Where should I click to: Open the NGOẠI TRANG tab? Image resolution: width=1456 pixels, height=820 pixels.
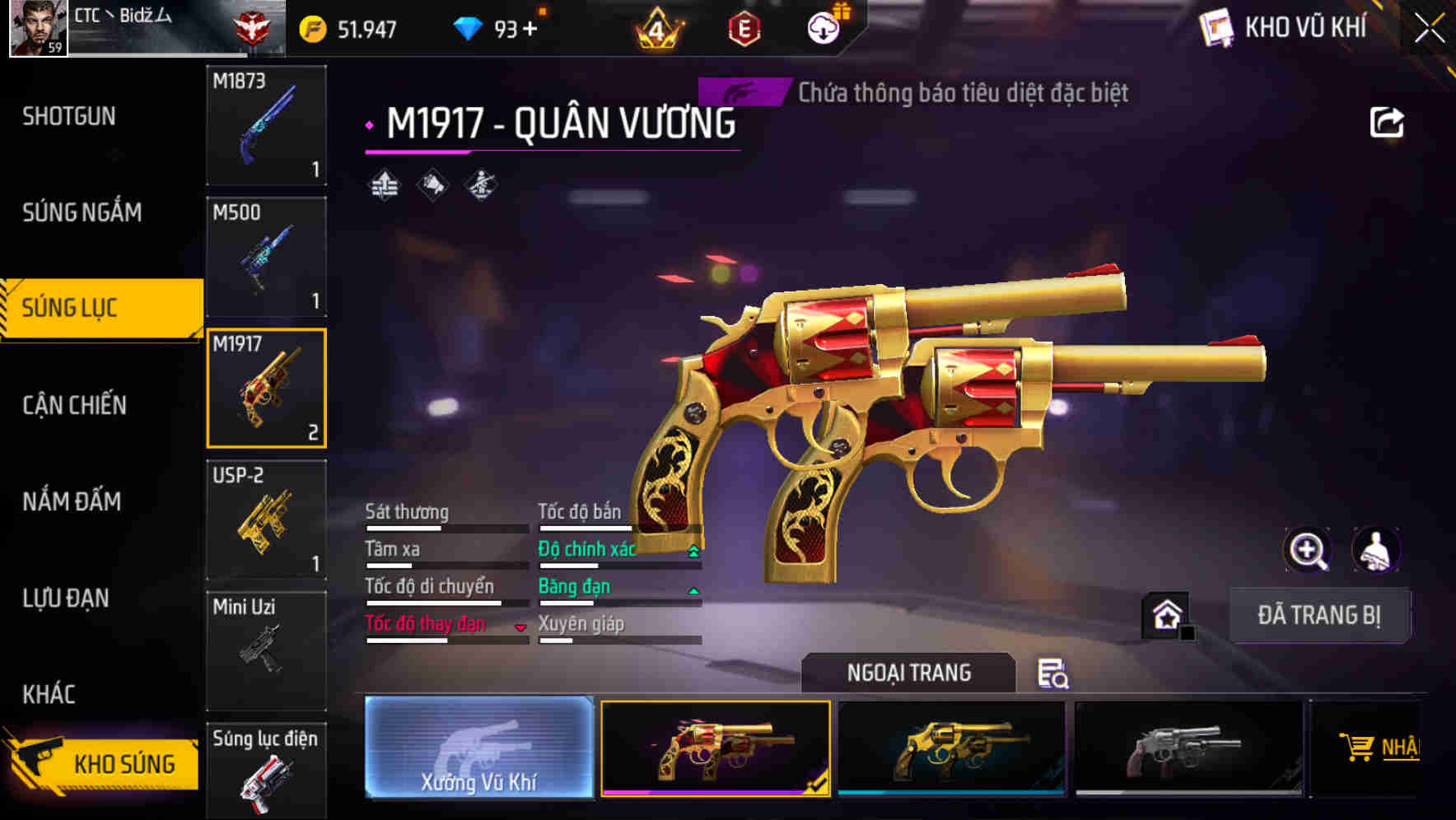(x=908, y=672)
